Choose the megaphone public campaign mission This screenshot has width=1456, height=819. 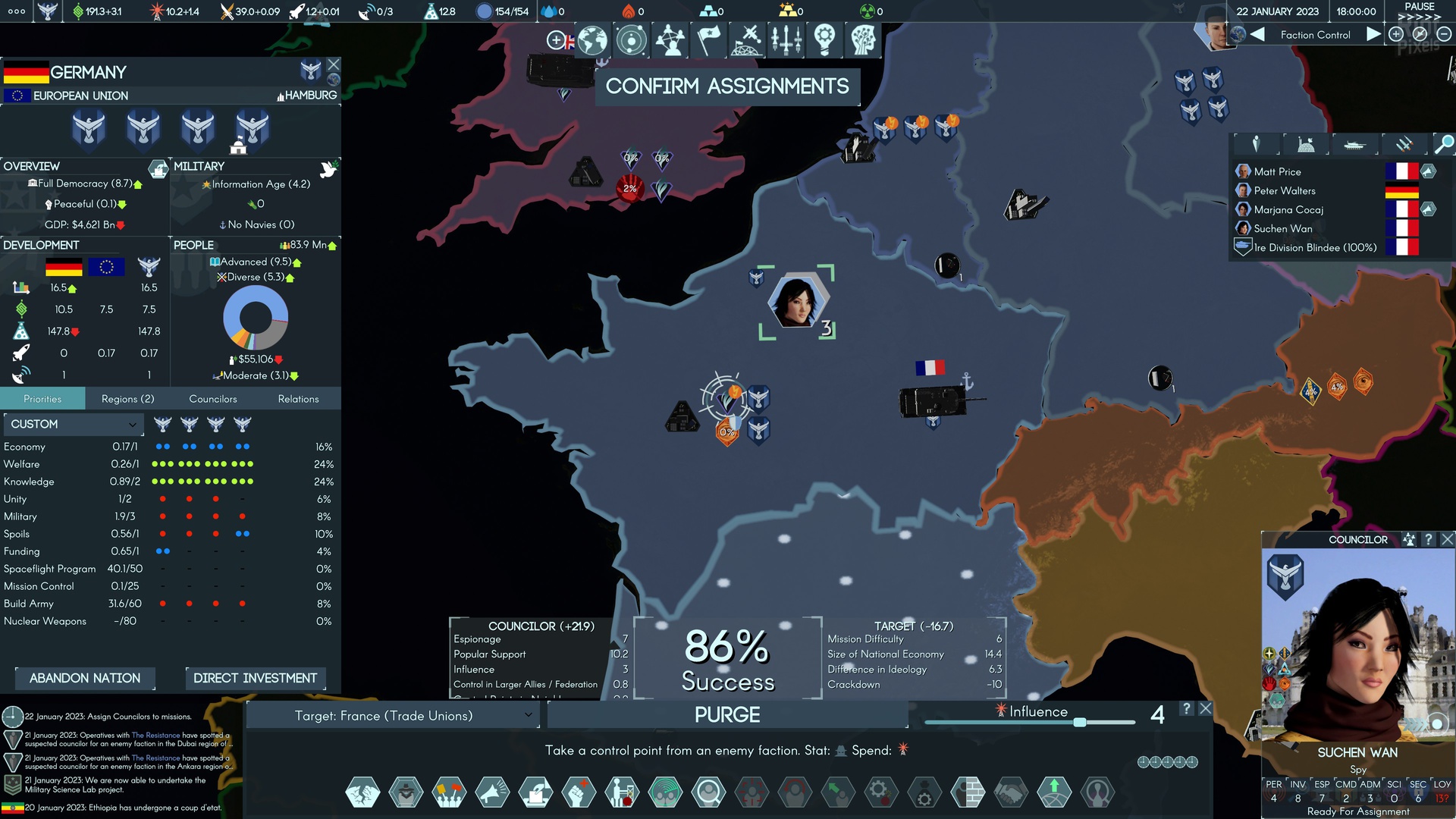492,792
